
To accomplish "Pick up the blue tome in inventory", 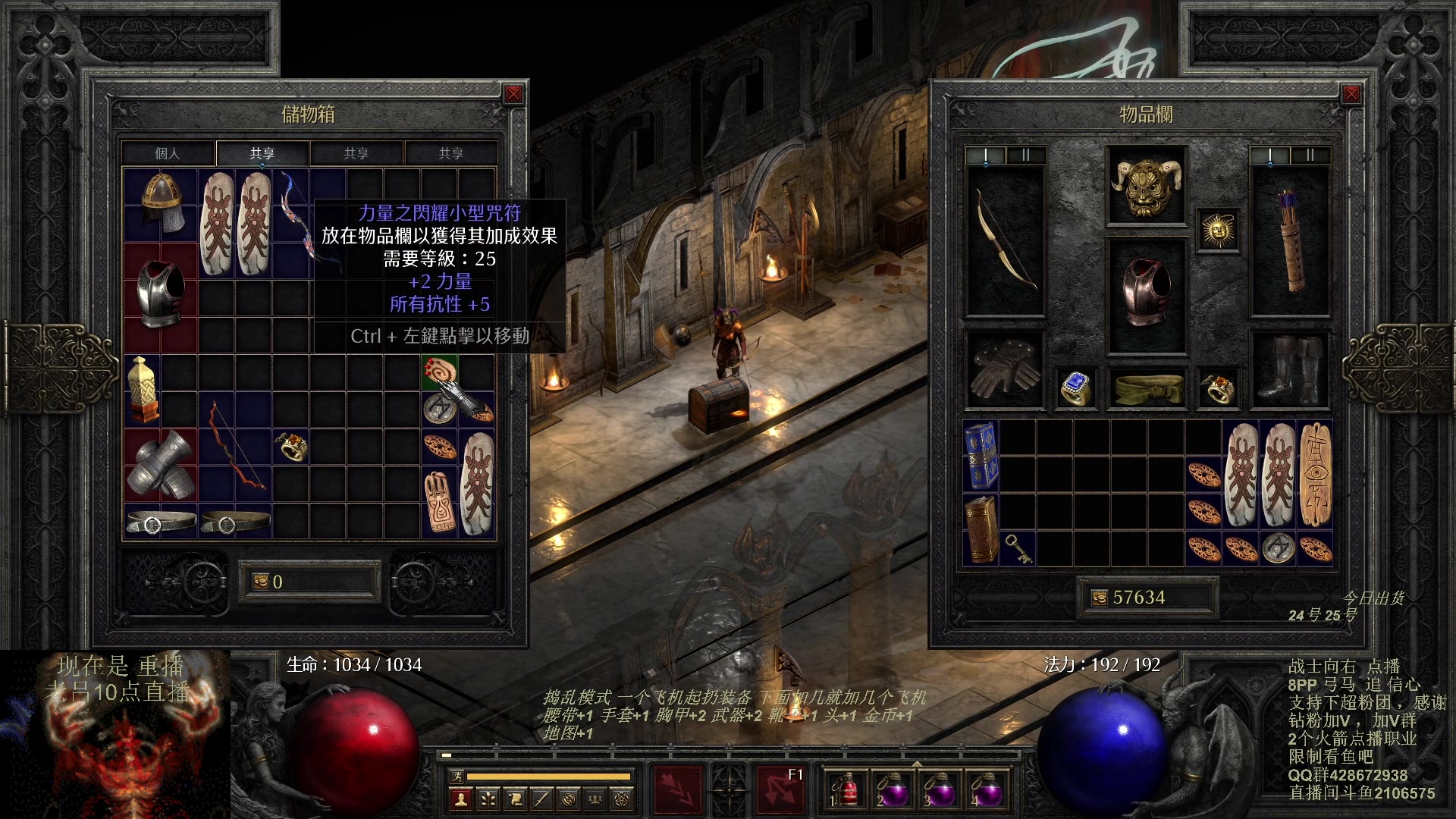I will pyautogui.click(x=981, y=455).
